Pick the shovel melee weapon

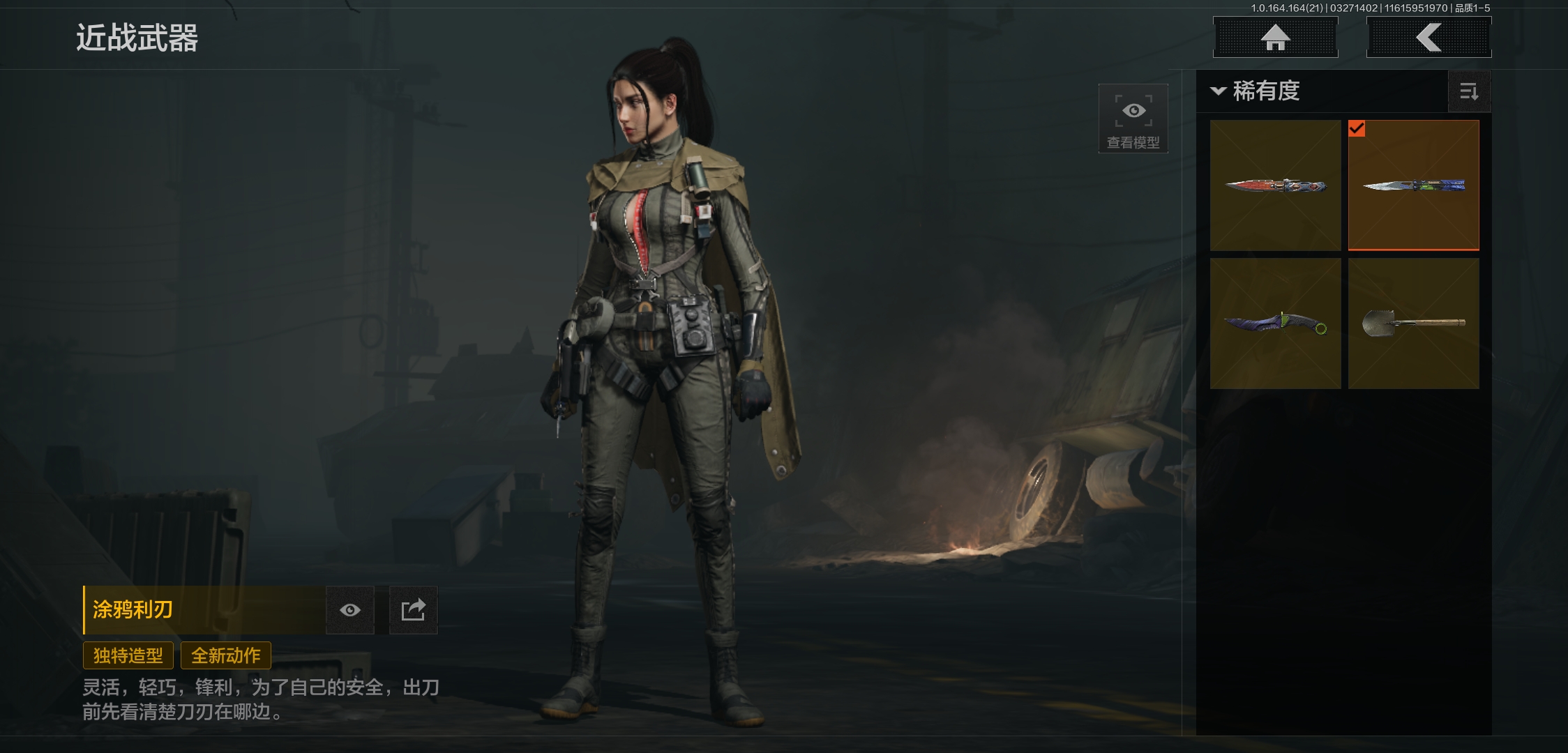coord(1413,324)
